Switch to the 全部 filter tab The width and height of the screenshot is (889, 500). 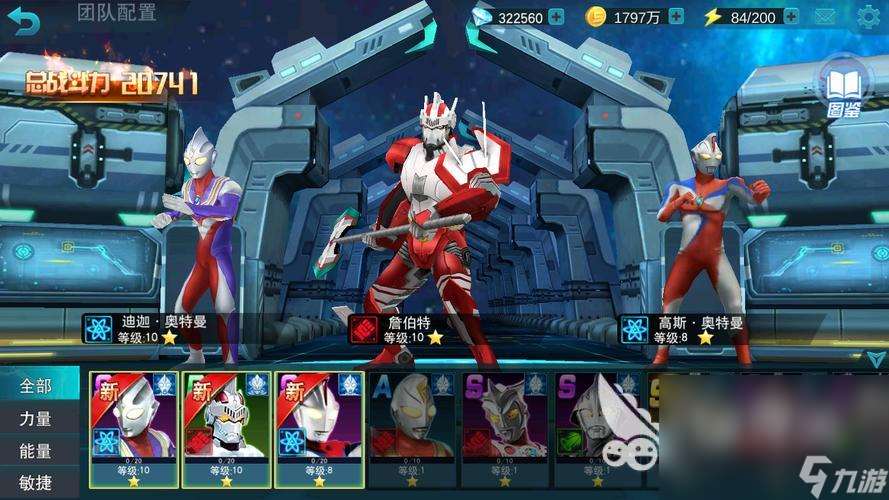click(x=35, y=386)
